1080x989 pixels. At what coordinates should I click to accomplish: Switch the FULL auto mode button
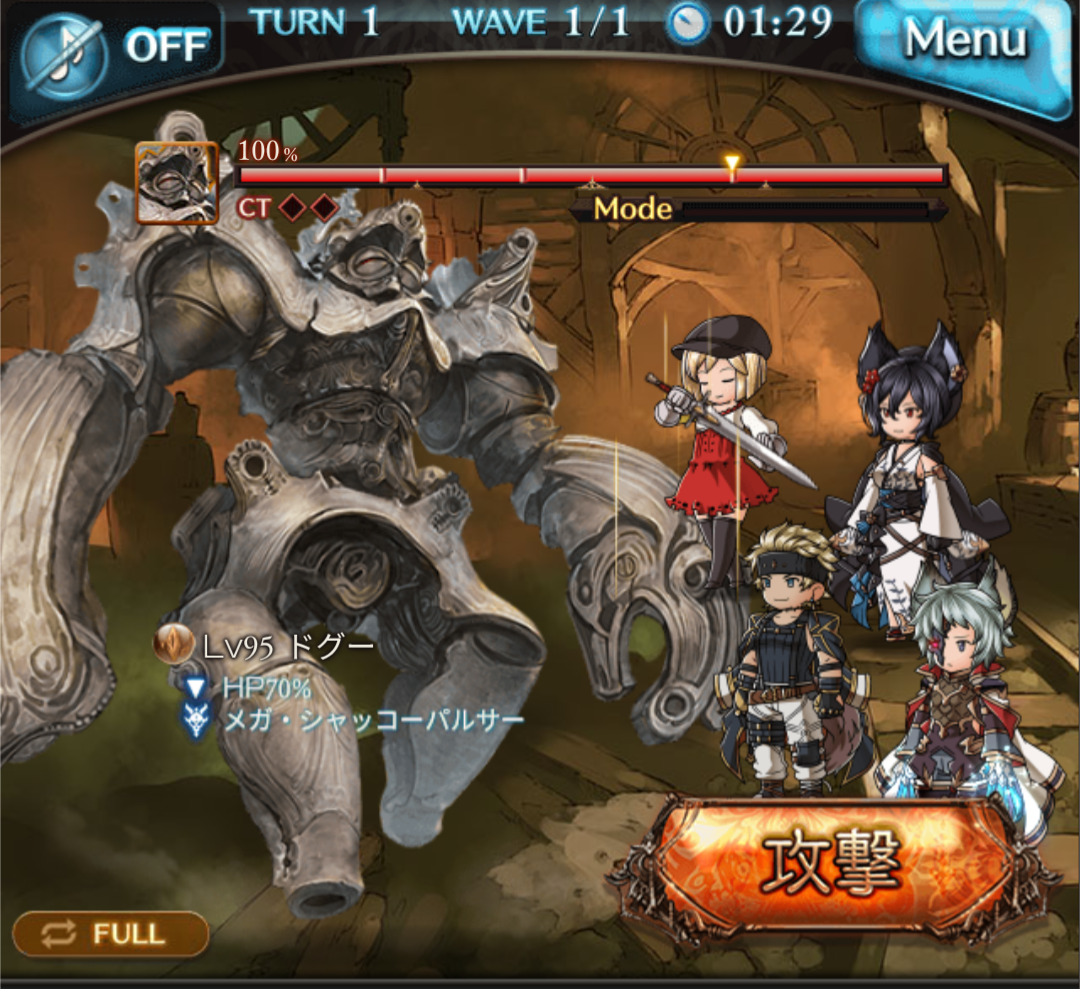coord(110,934)
